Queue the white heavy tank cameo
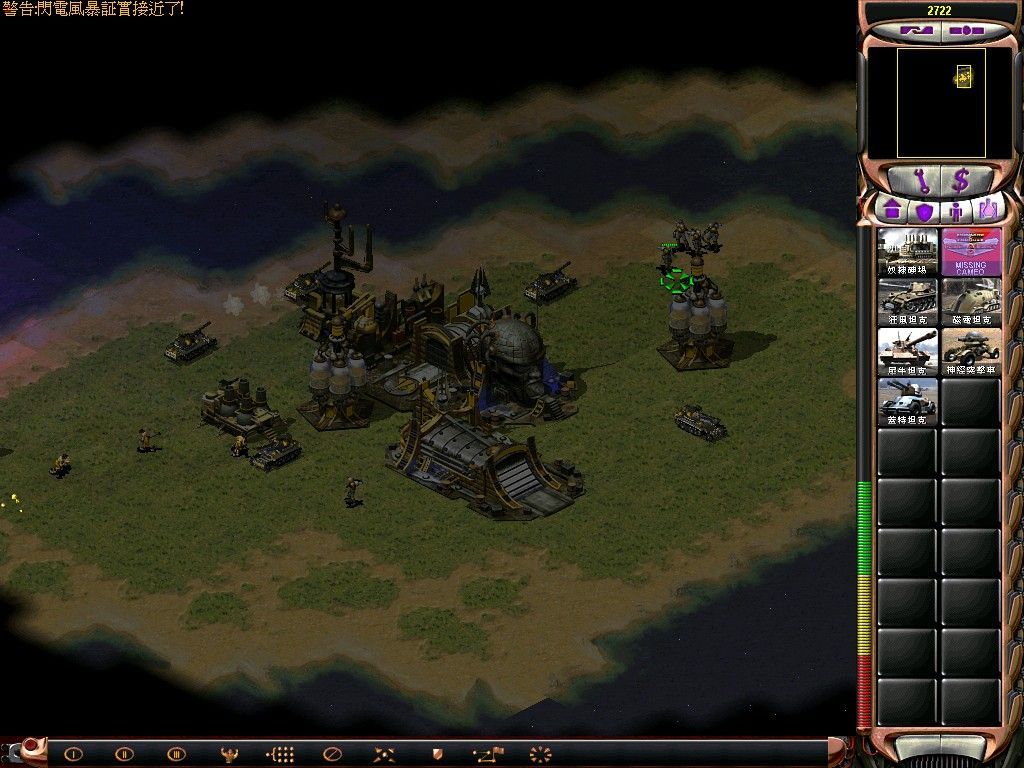The height and width of the screenshot is (768, 1024). click(x=908, y=352)
